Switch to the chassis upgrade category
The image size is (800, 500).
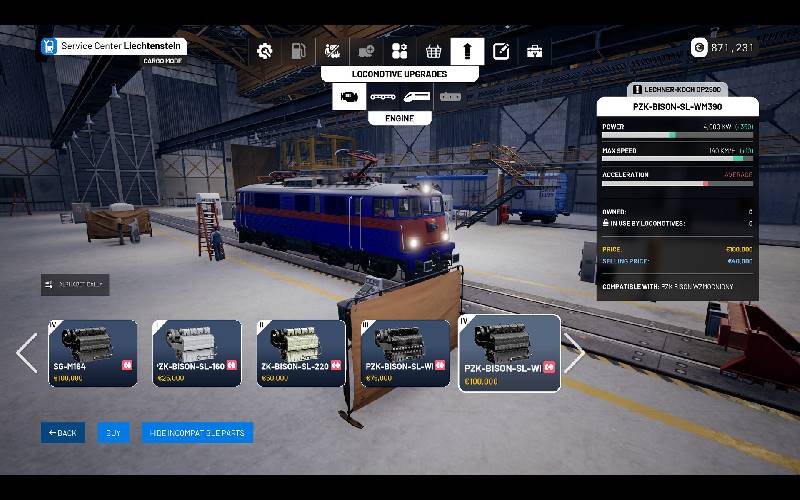coord(383,96)
